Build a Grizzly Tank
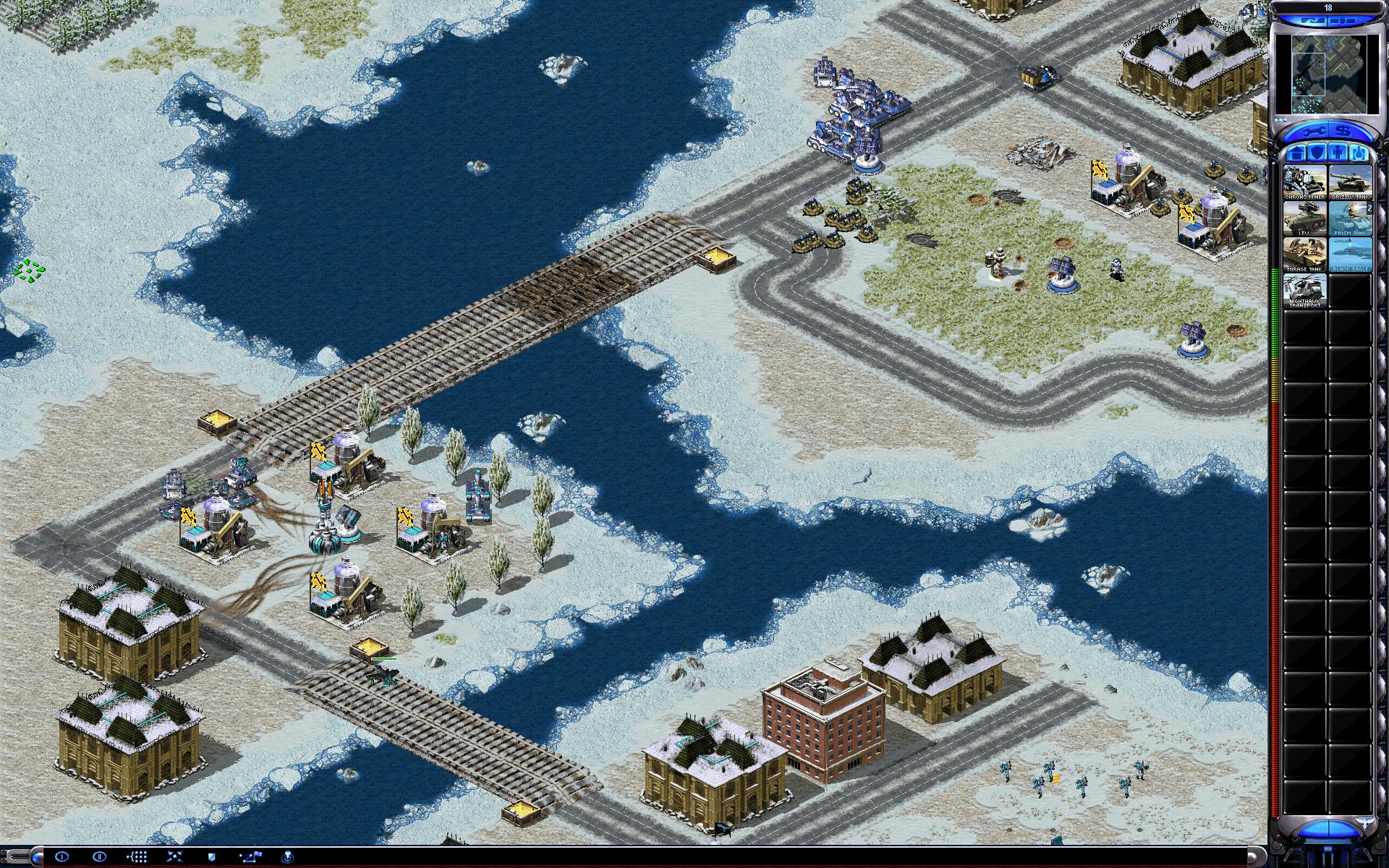The height and width of the screenshot is (868, 1389). [1350, 182]
